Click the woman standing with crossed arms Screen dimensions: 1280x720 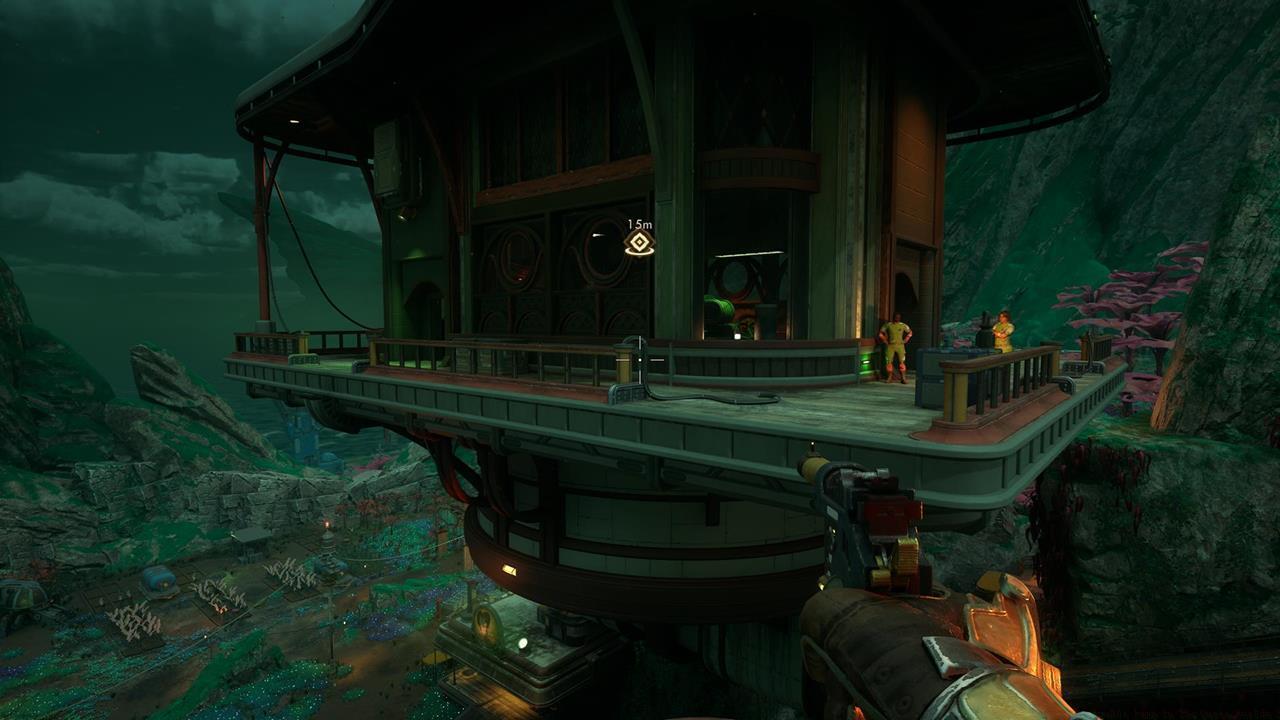[x=1003, y=330]
